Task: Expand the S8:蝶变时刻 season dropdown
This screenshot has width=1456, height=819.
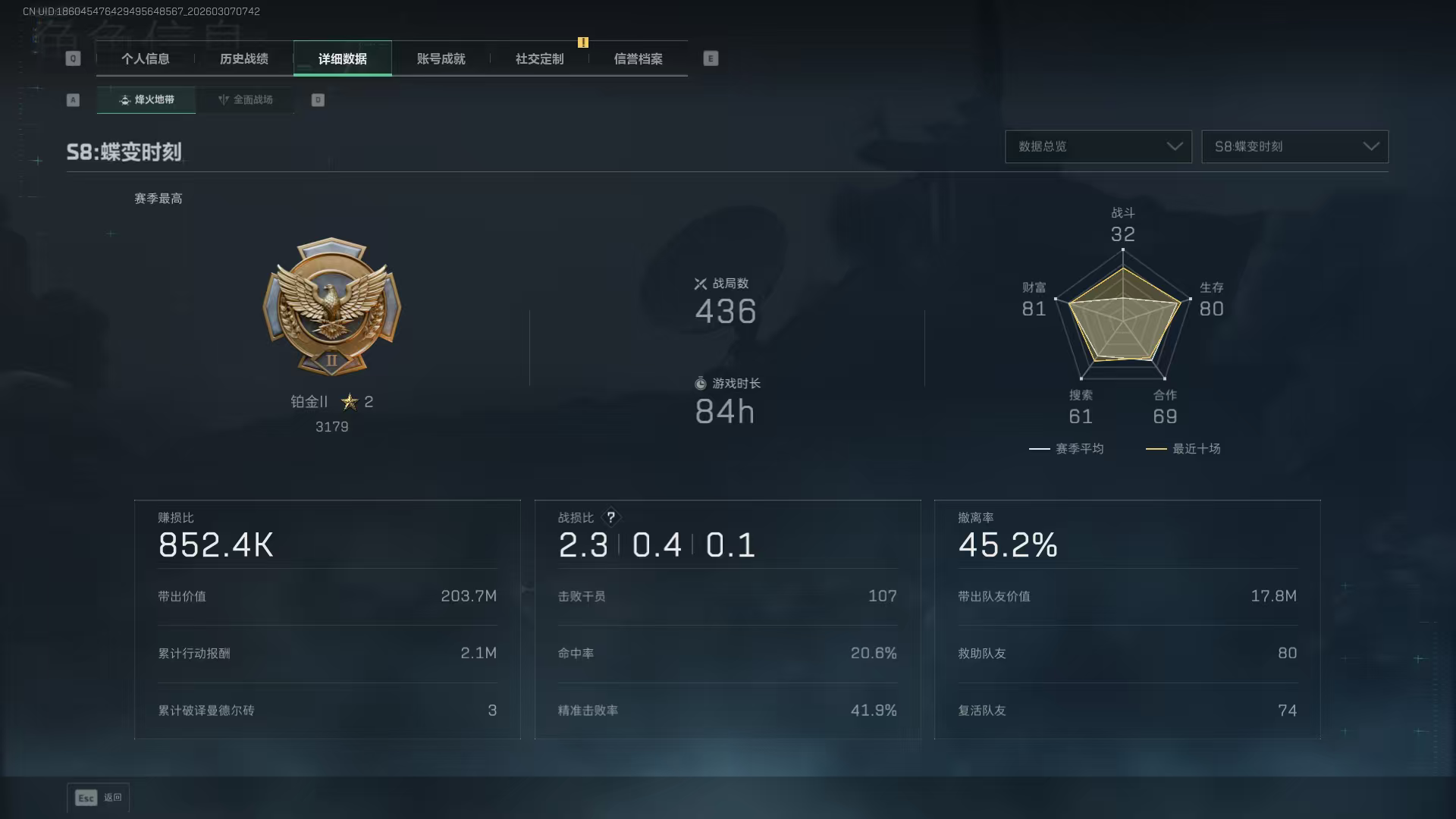Action: tap(1294, 146)
